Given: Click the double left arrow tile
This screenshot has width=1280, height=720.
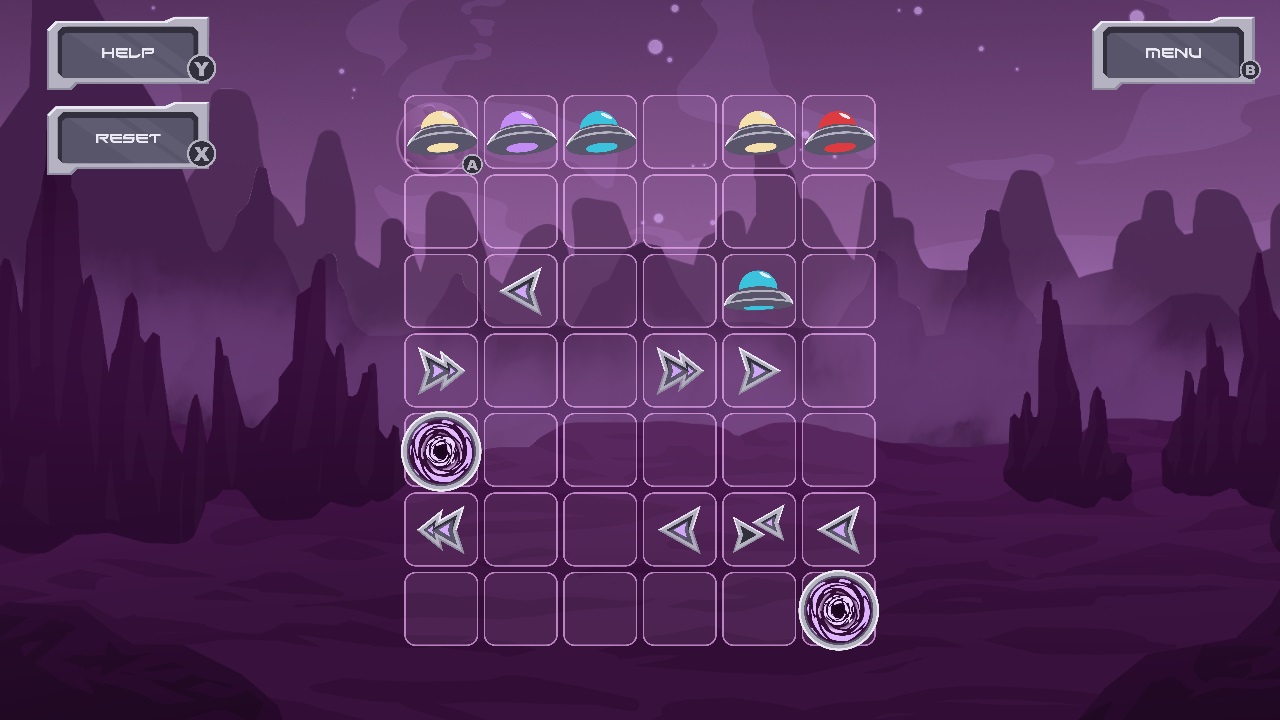Looking at the screenshot, I should click(440, 529).
